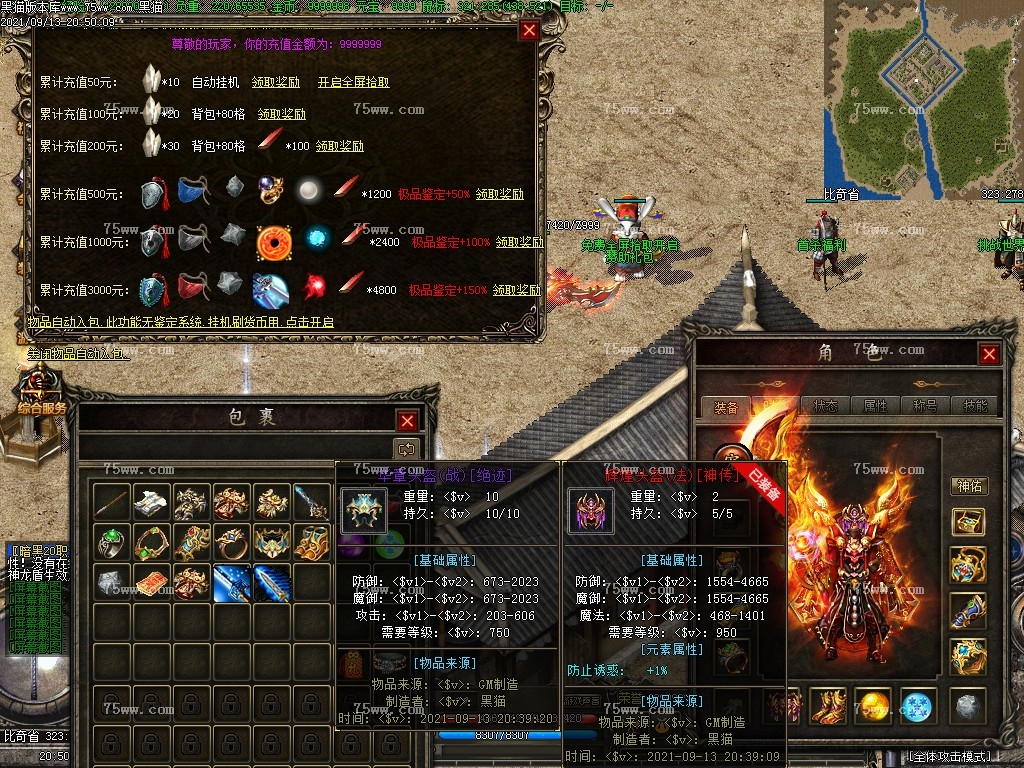Viewport: 1024px width, 768px height.
Task: Select the red scroll book in the bag
Action: pos(151,582)
